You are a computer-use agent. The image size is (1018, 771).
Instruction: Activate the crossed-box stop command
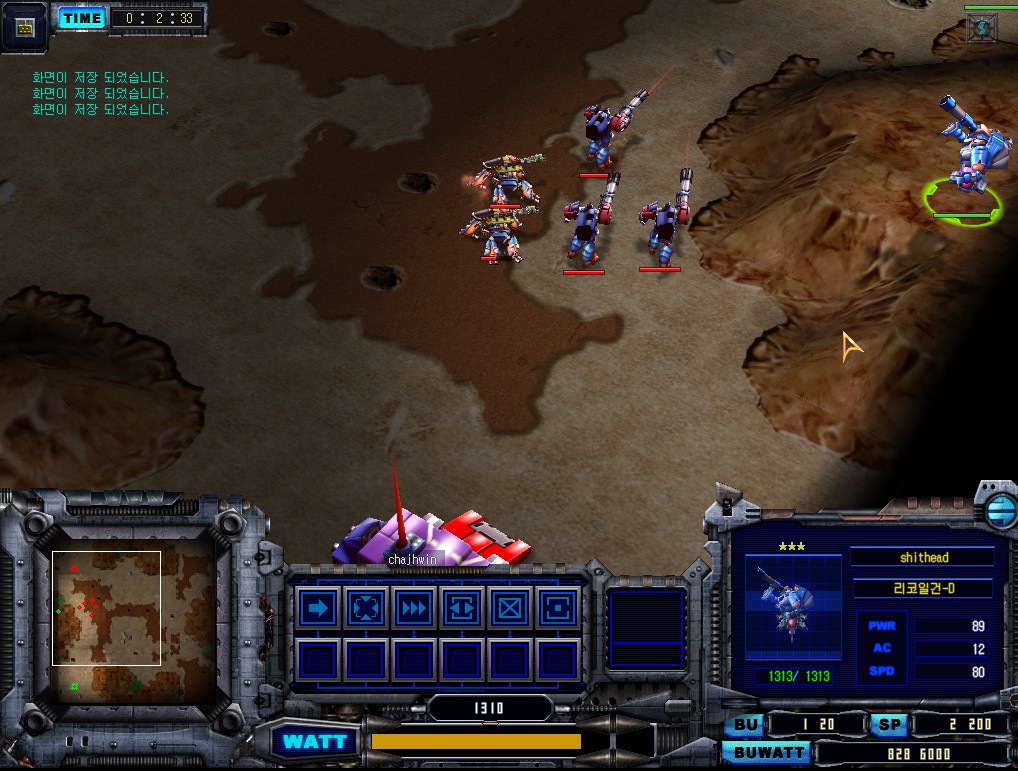coord(510,608)
